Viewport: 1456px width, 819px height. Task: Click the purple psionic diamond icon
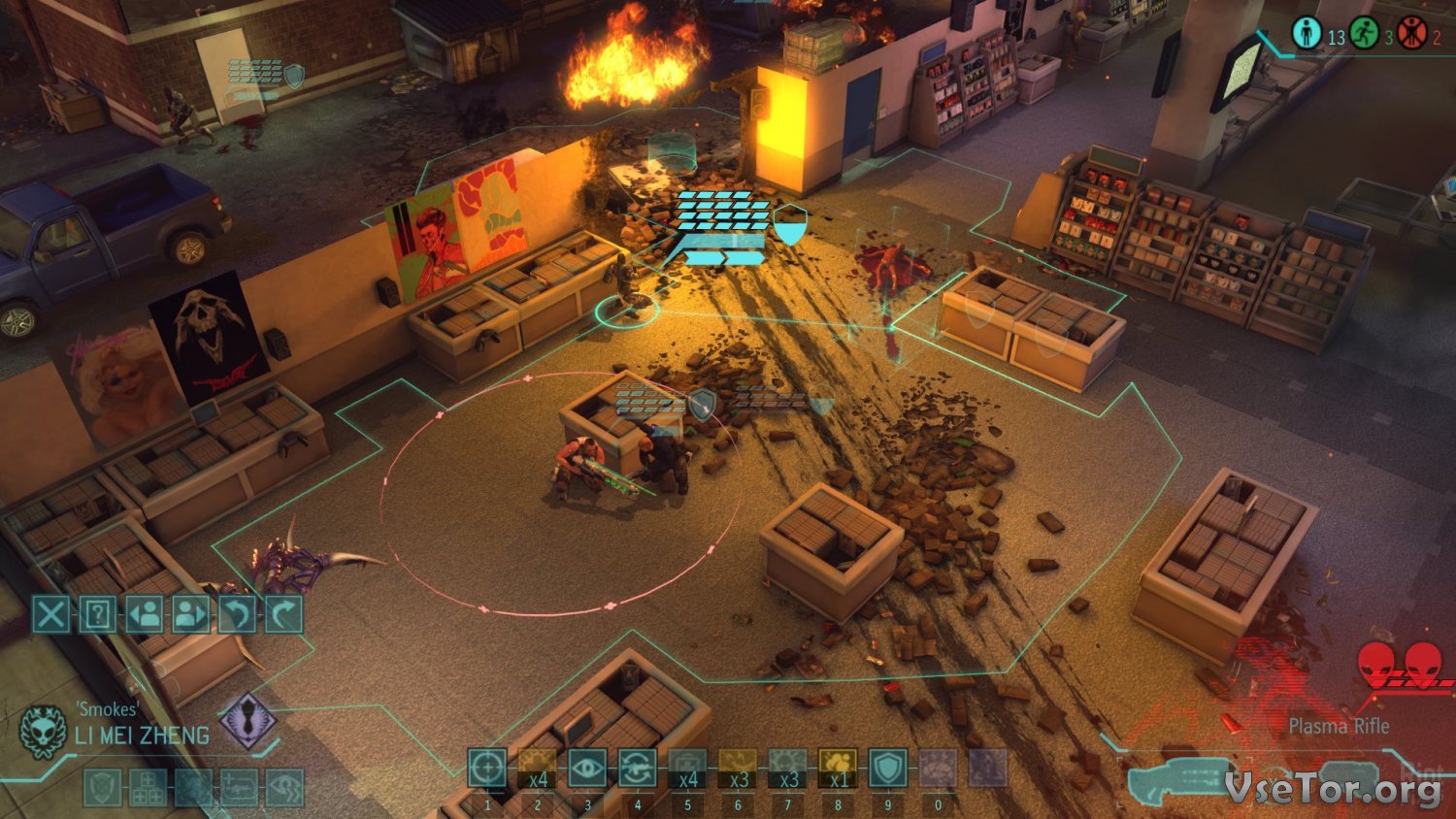click(248, 720)
